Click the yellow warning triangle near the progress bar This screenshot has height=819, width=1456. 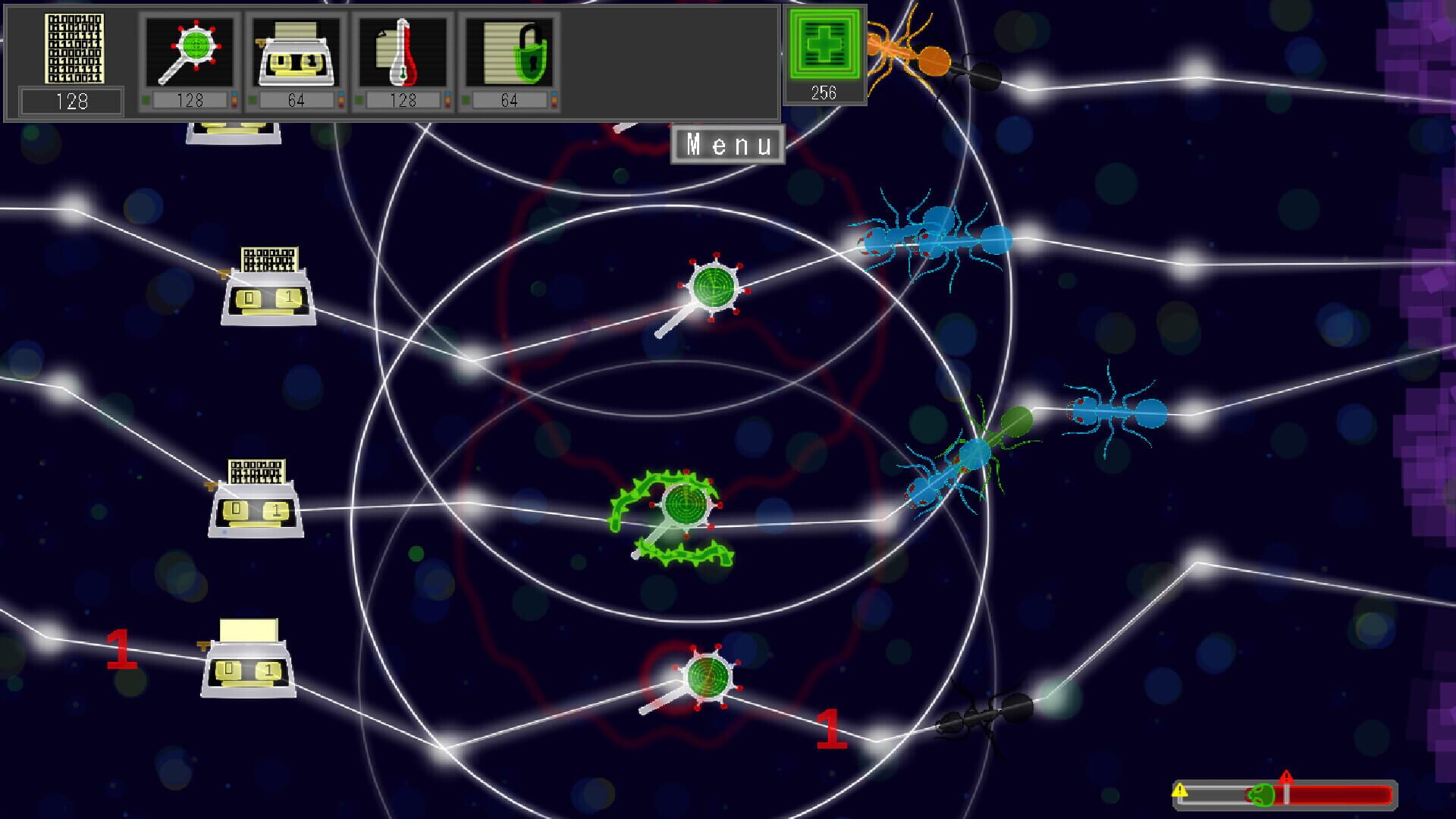point(1179,791)
